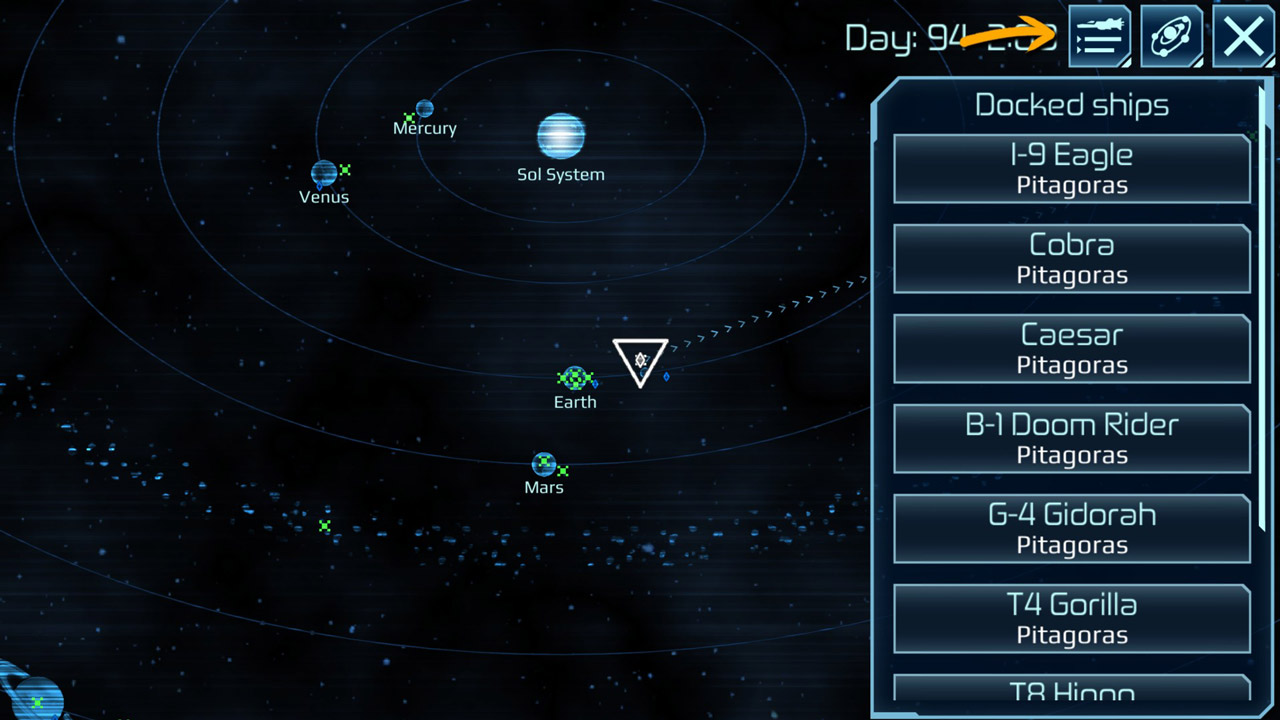Select the Caesar ship entry

1071,349
